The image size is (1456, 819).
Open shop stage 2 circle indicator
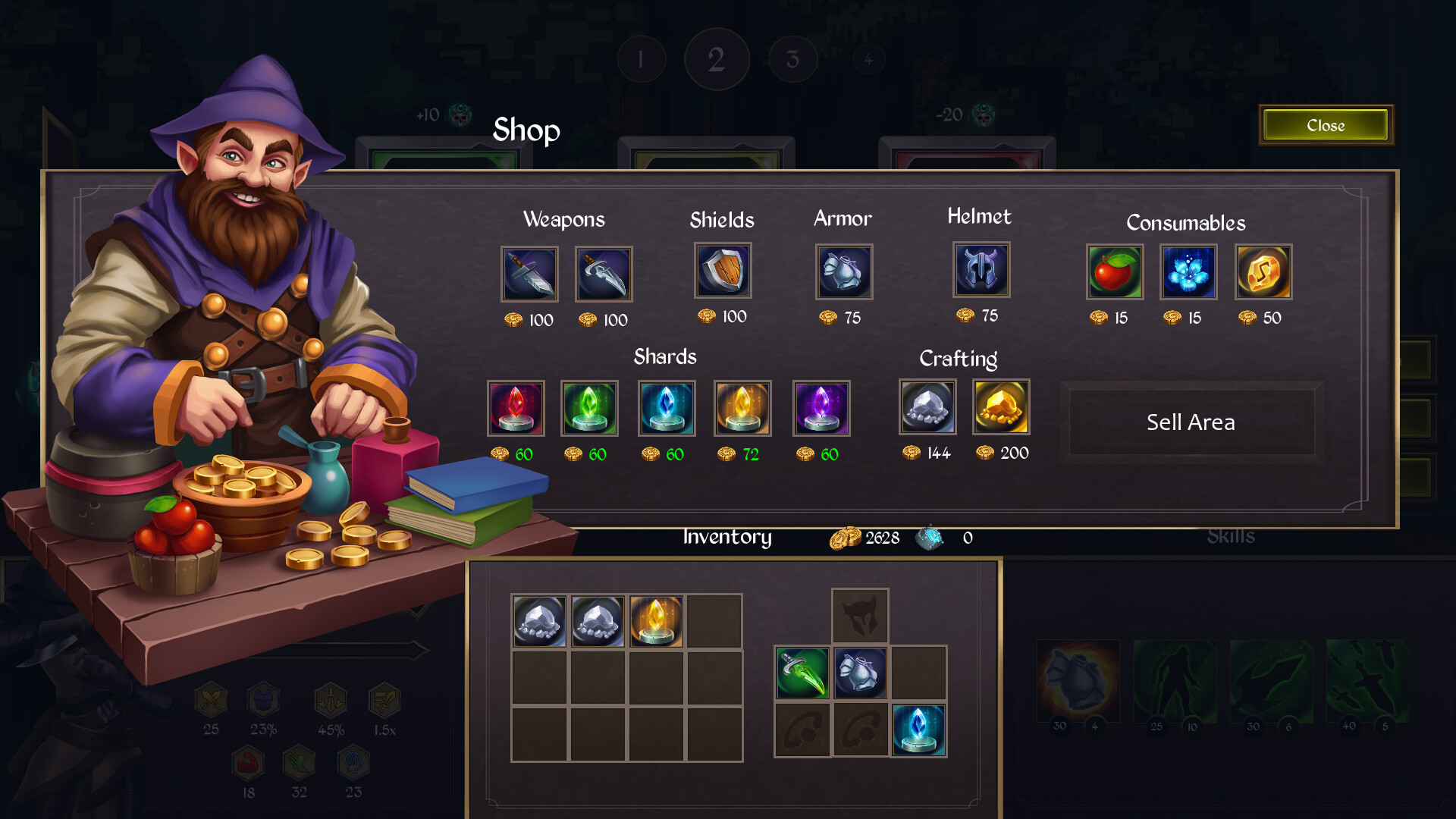[717, 58]
